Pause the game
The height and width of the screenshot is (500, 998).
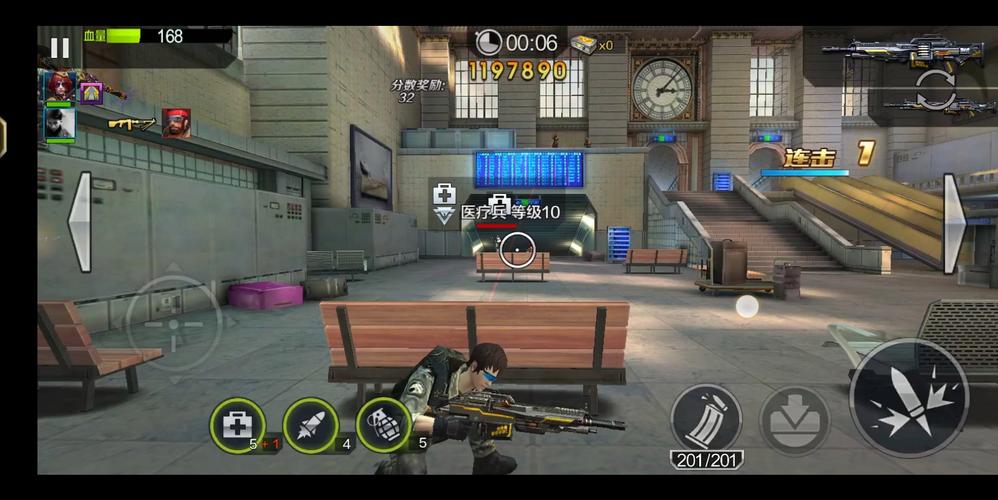[60, 47]
